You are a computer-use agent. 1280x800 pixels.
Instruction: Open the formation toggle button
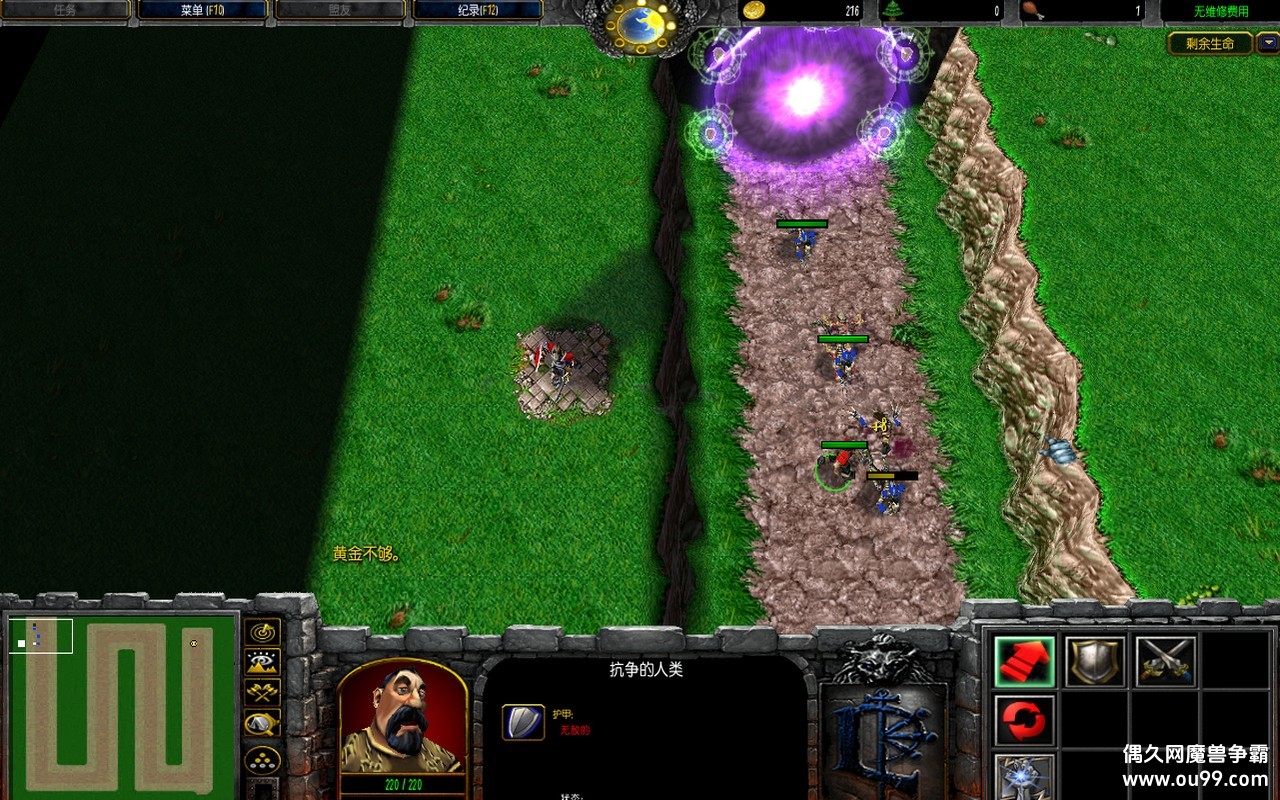[262, 759]
